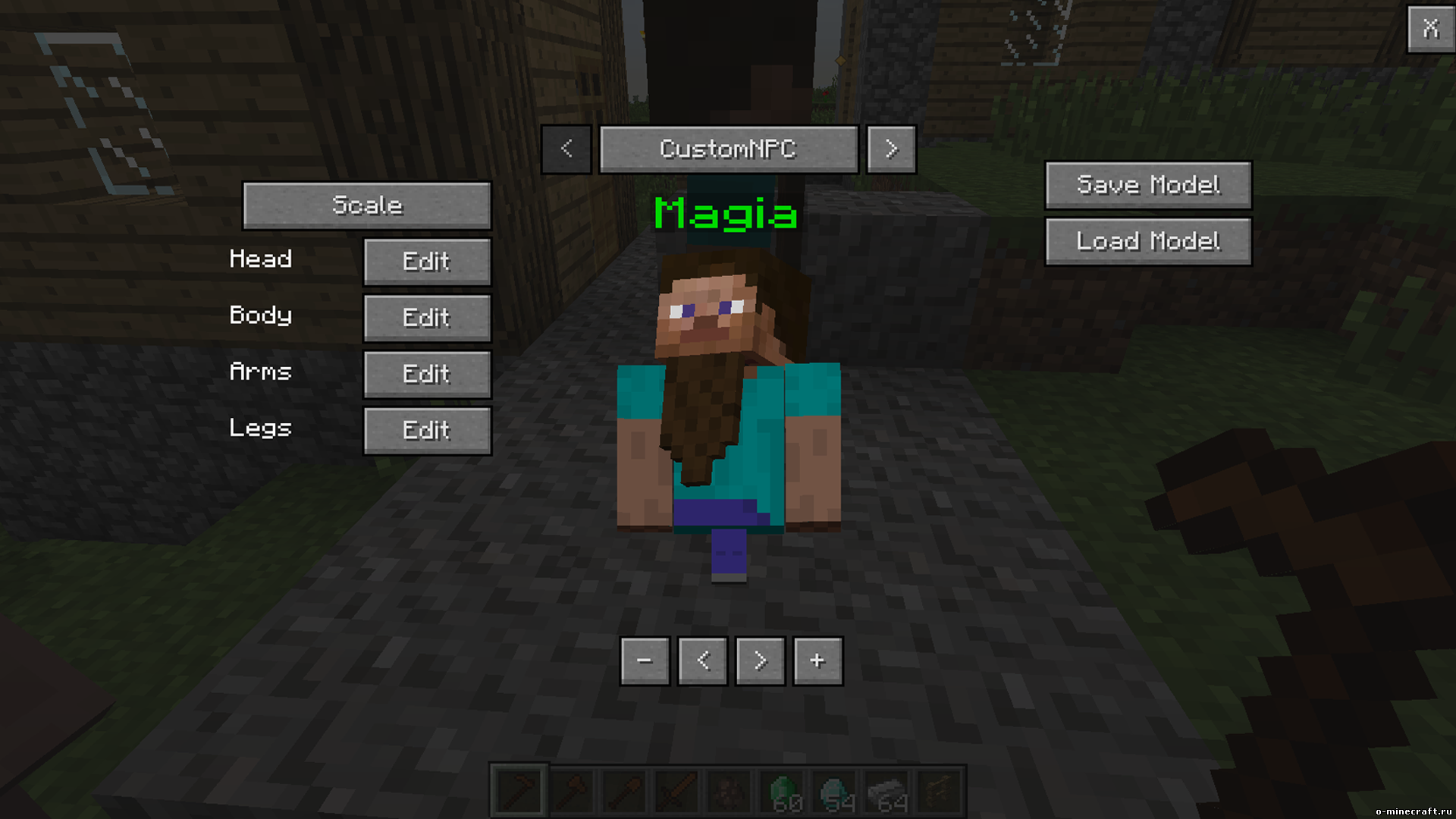Select the emerald stack of 60
The image size is (1456, 819).
(x=783, y=789)
